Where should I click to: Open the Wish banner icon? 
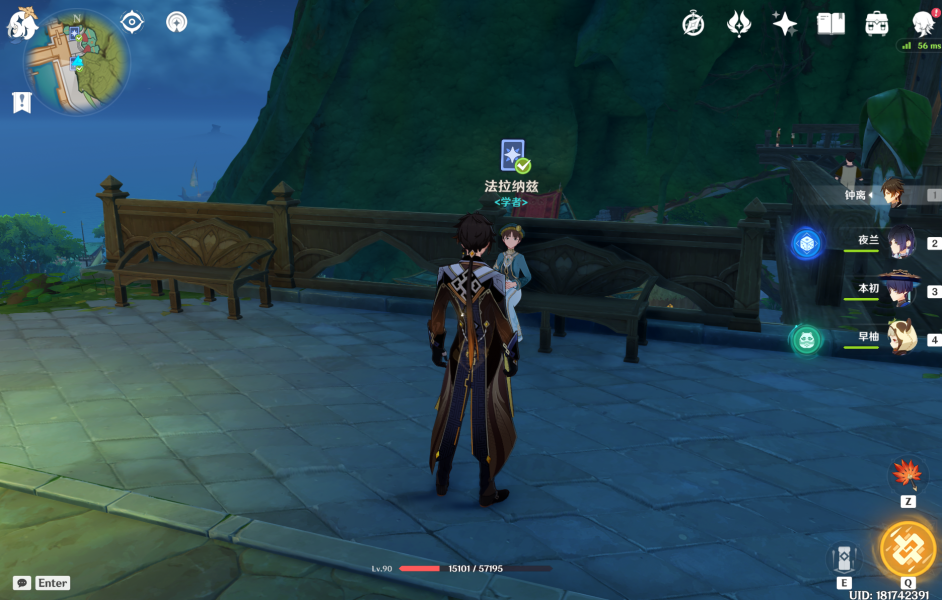739,24
